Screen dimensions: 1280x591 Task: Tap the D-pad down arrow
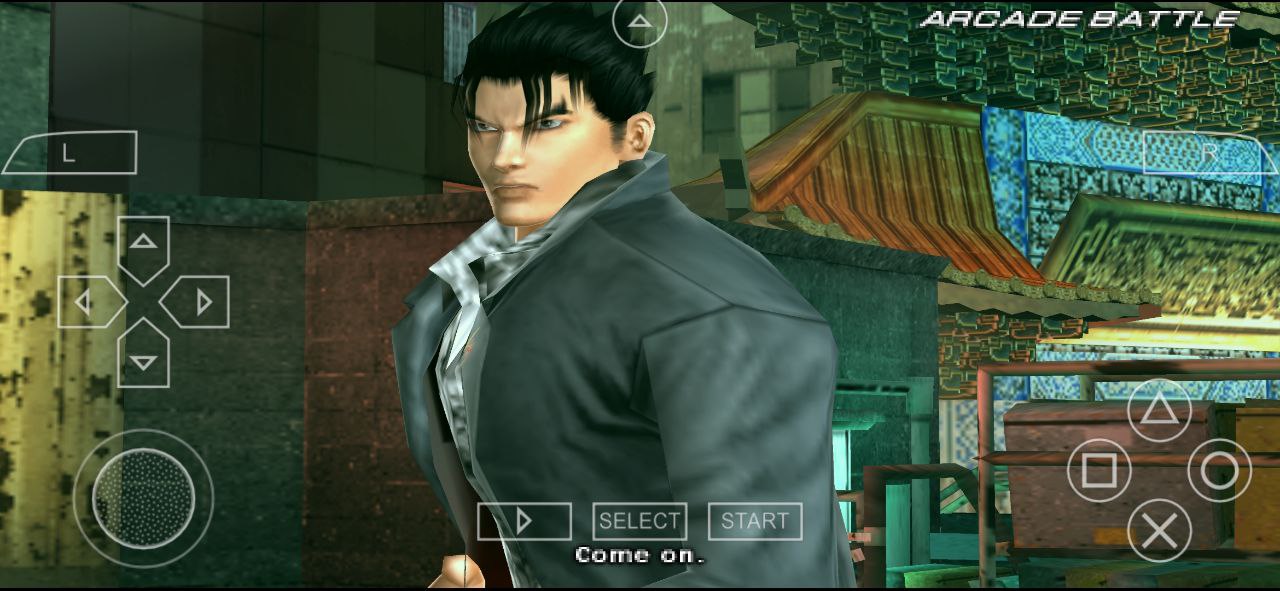[x=144, y=359]
